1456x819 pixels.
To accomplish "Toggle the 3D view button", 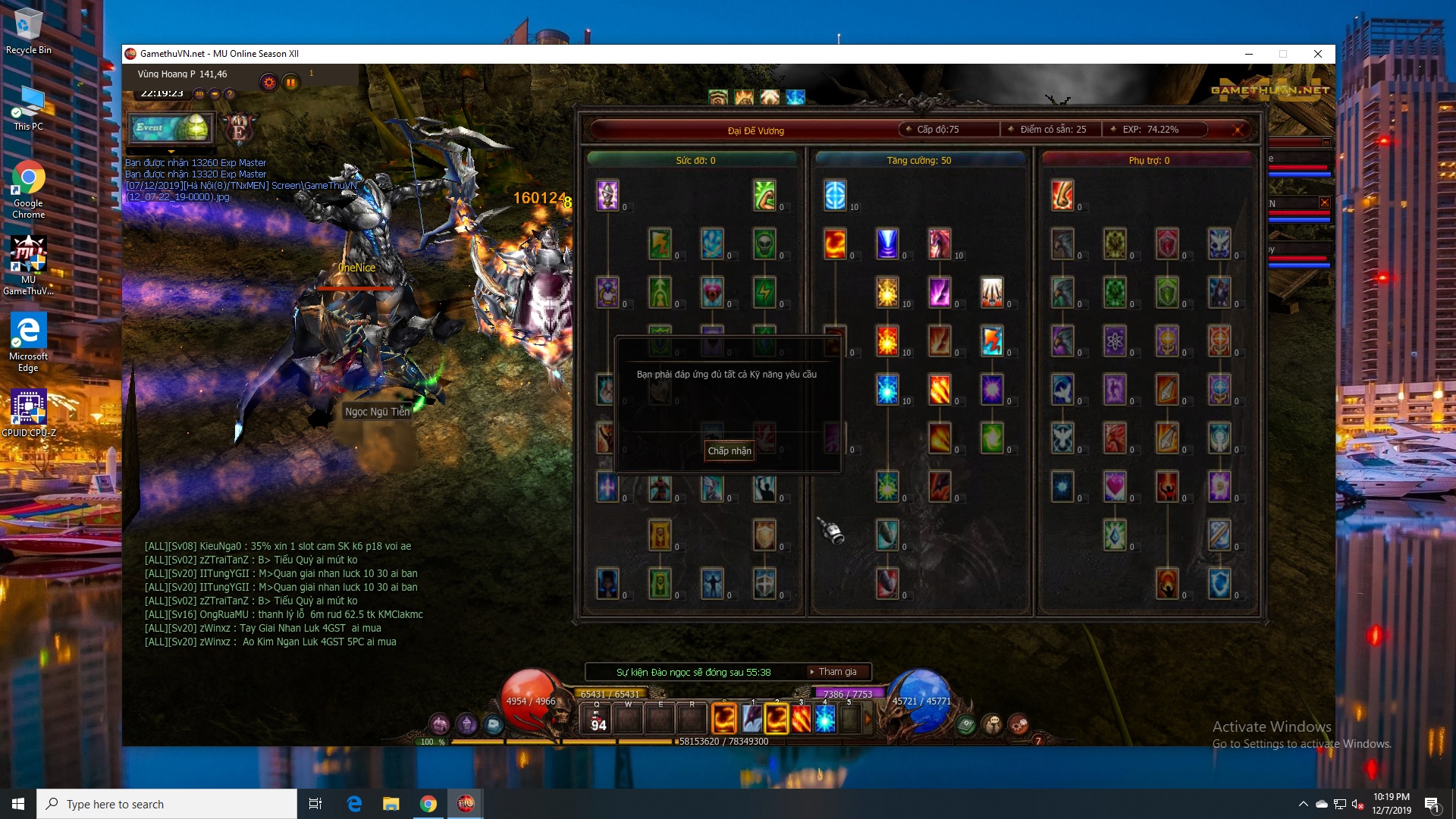I will [x=199, y=94].
